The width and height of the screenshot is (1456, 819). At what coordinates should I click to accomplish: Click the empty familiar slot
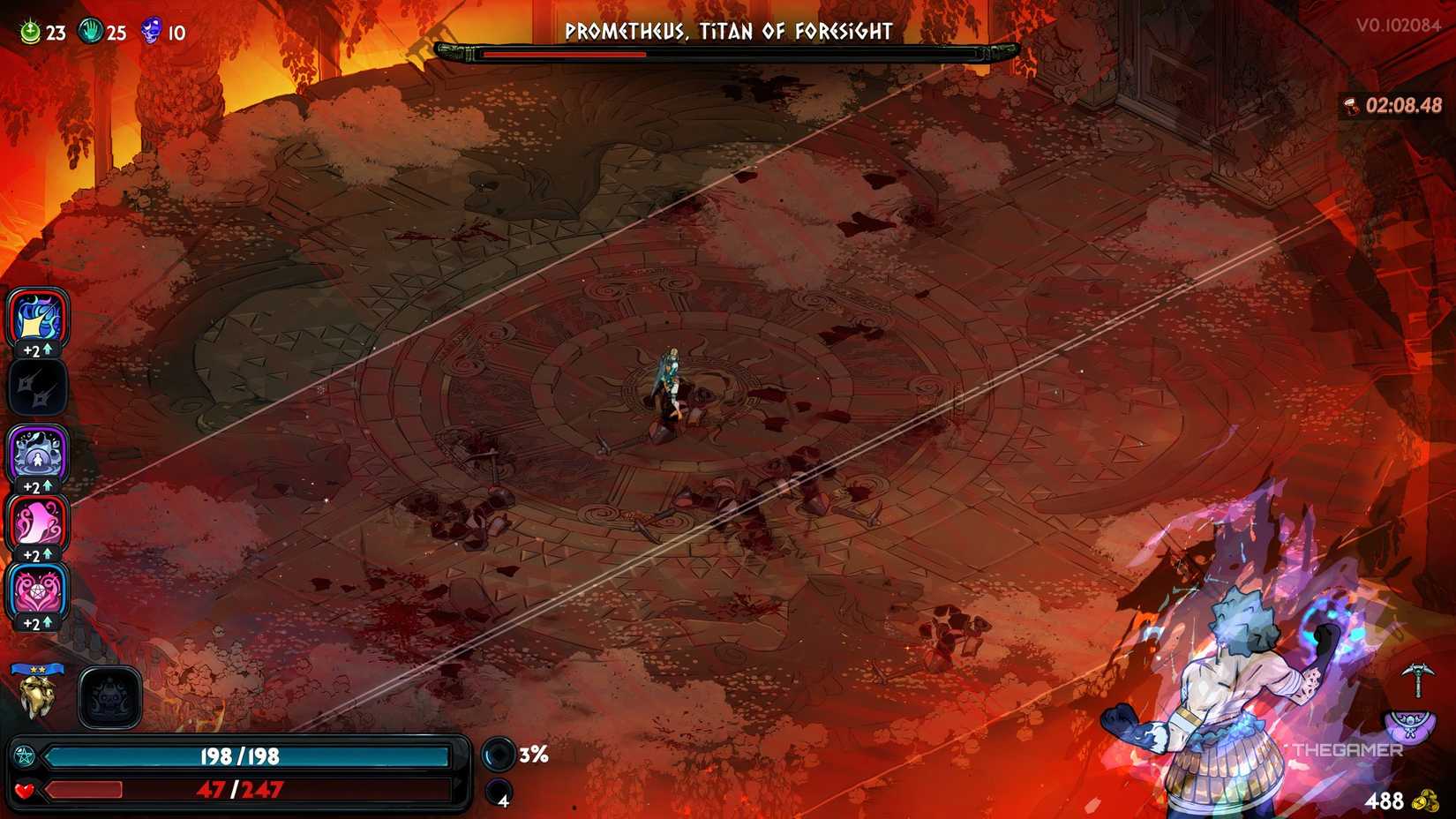coord(109,695)
